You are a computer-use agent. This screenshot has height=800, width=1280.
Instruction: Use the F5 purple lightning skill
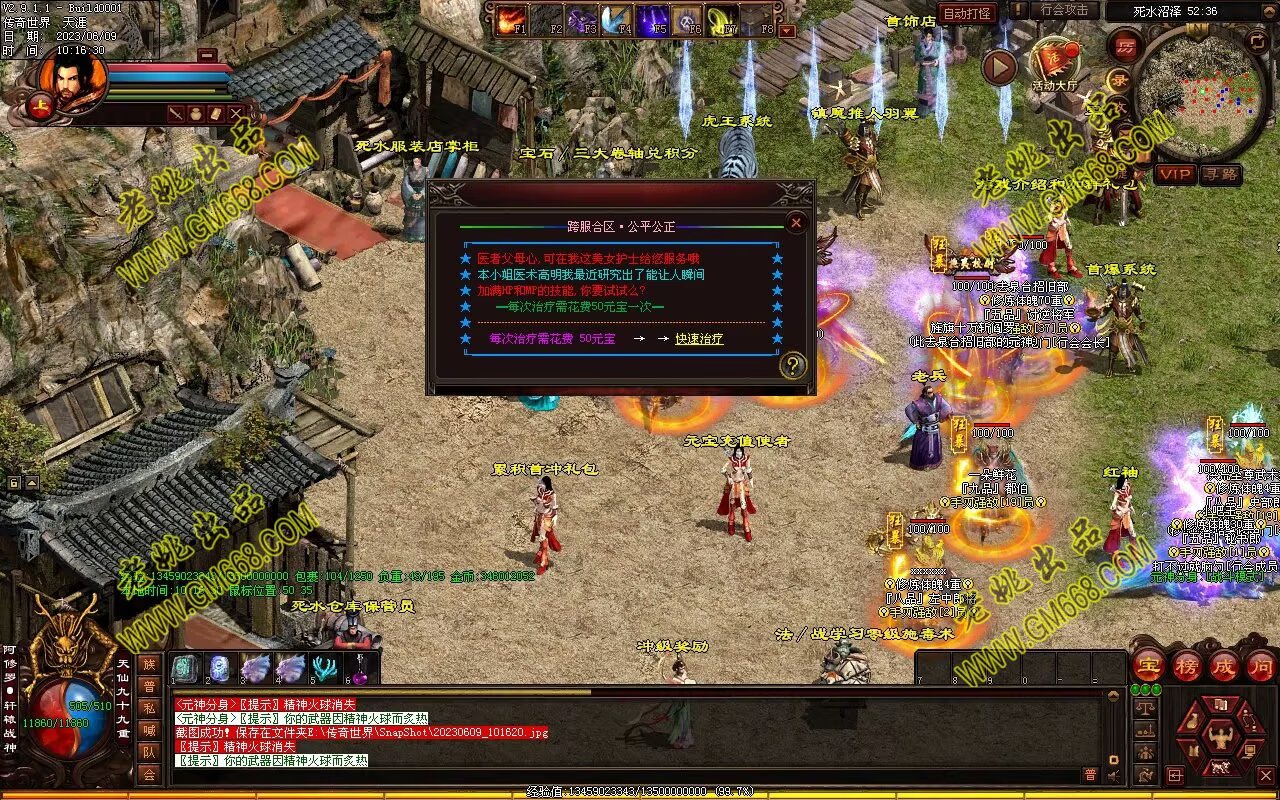[x=652, y=18]
